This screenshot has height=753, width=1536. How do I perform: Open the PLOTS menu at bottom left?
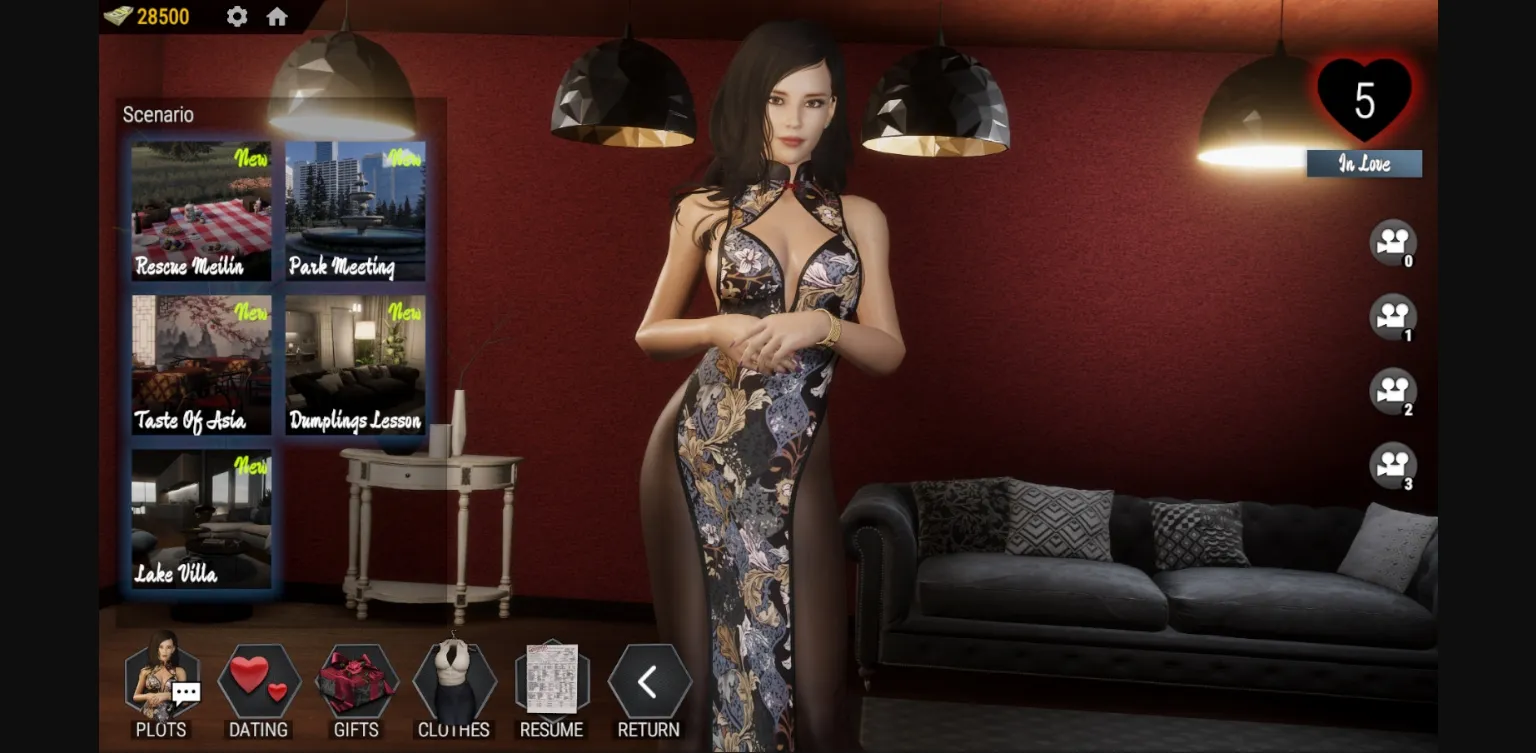point(160,685)
